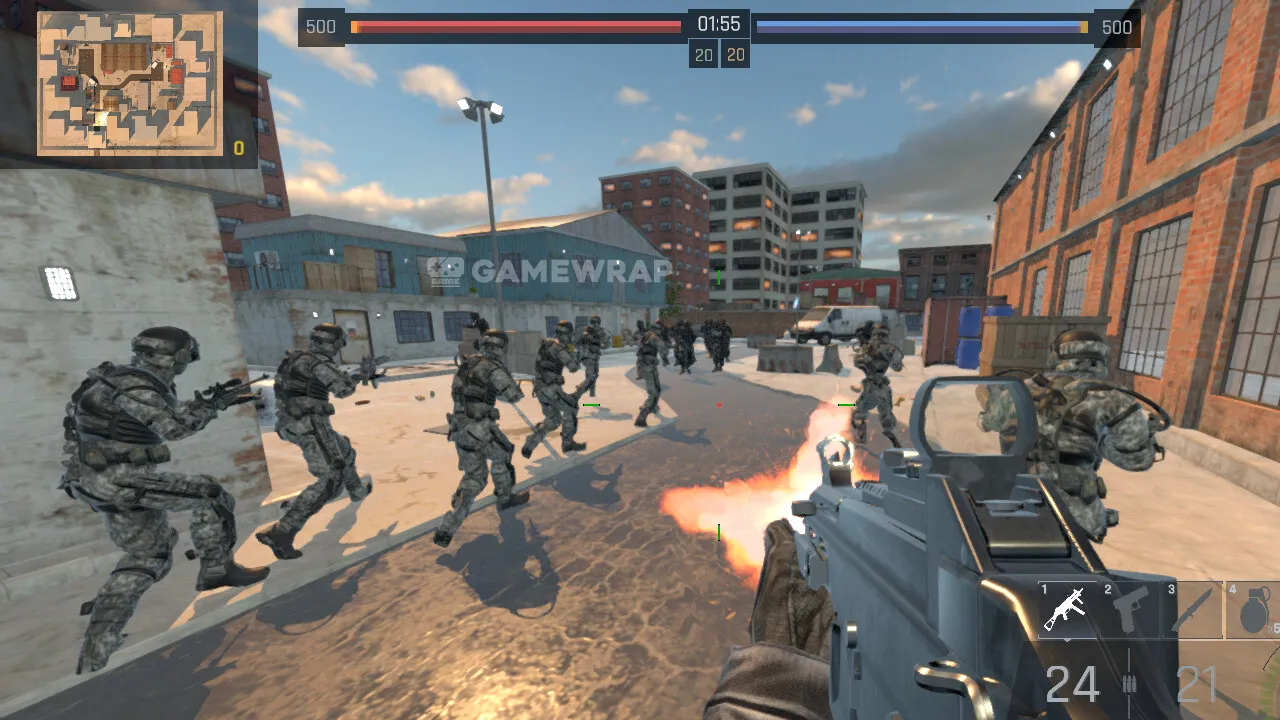Click the minimap in the corner
Viewport: 1280px width, 720px height.
pos(129,84)
